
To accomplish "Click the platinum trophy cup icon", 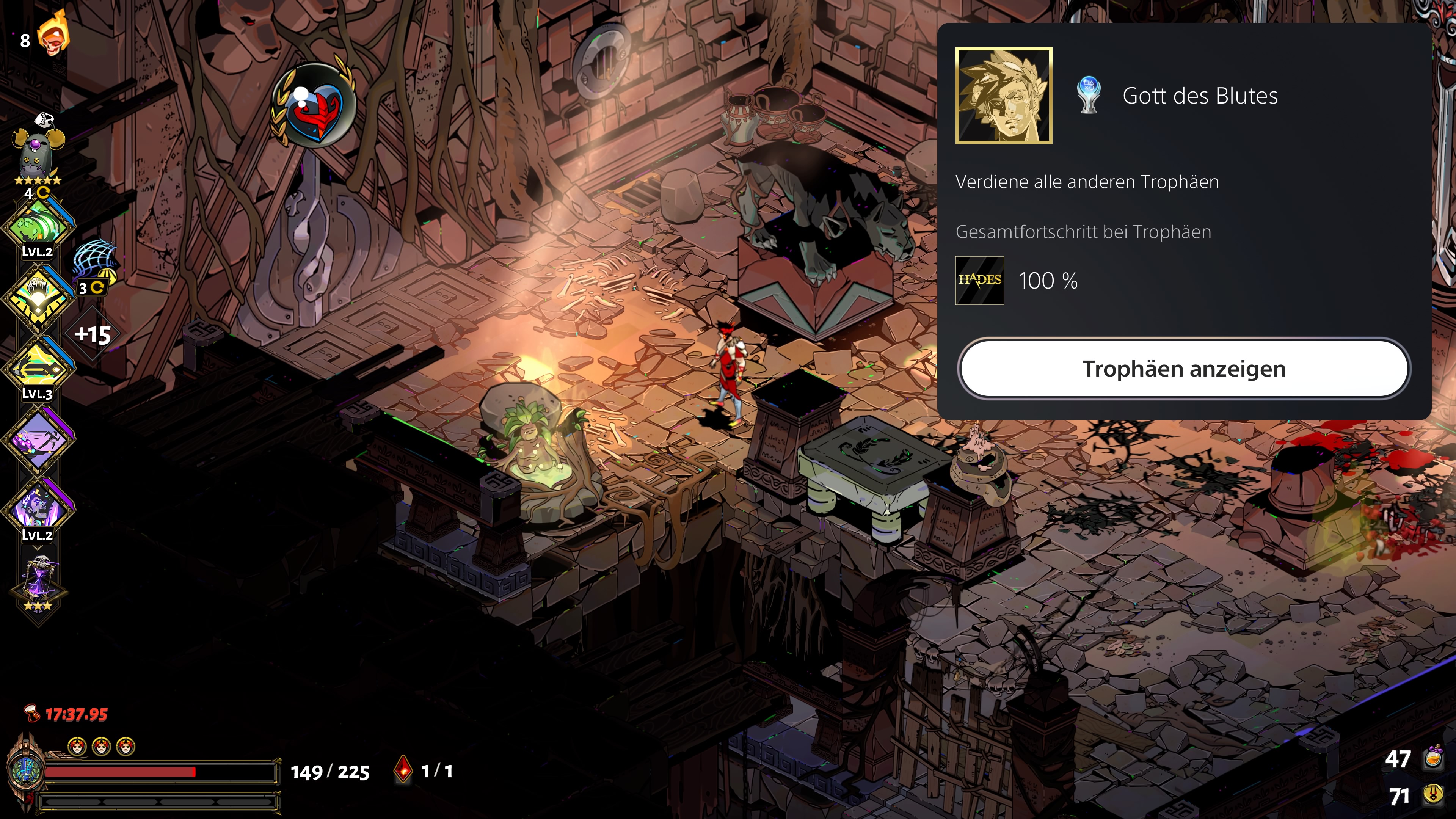I will click(x=1089, y=96).
